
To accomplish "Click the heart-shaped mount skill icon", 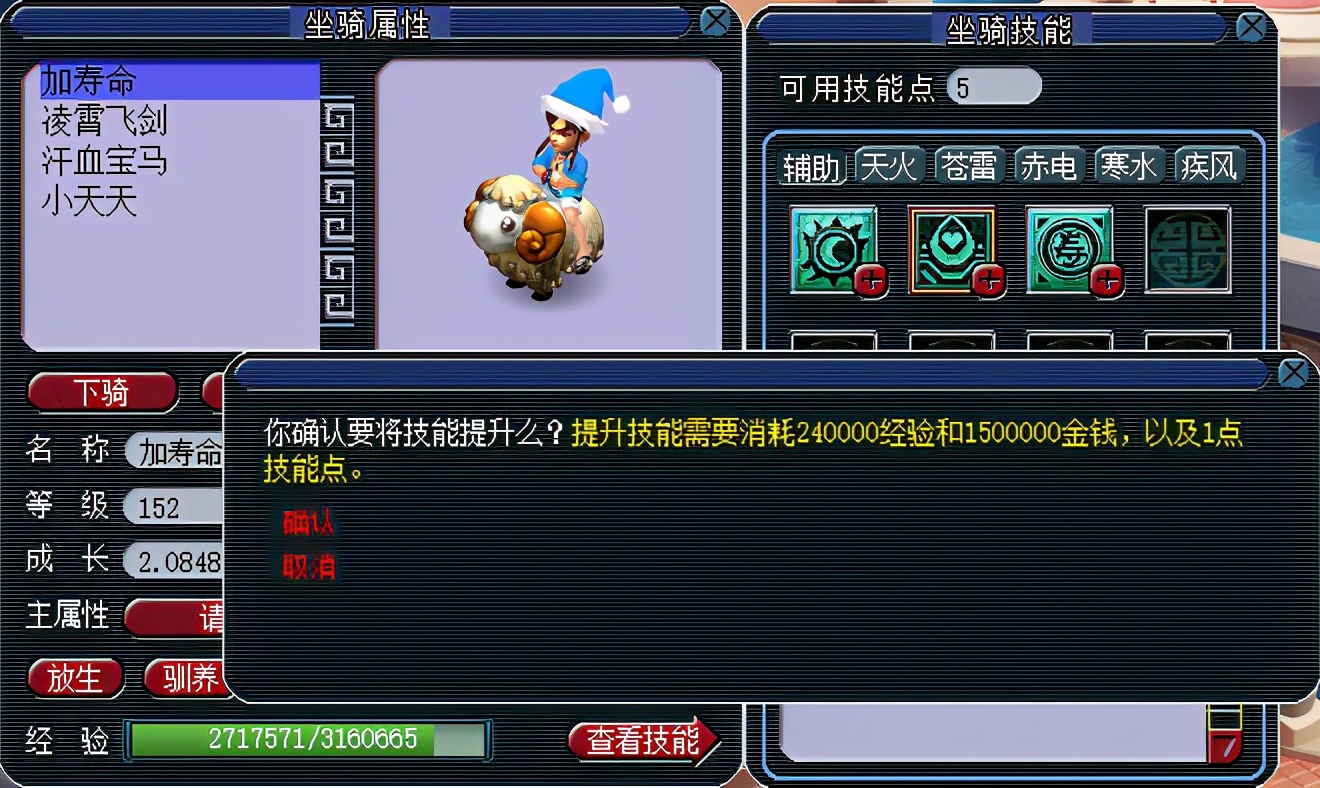I will pos(952,248).
